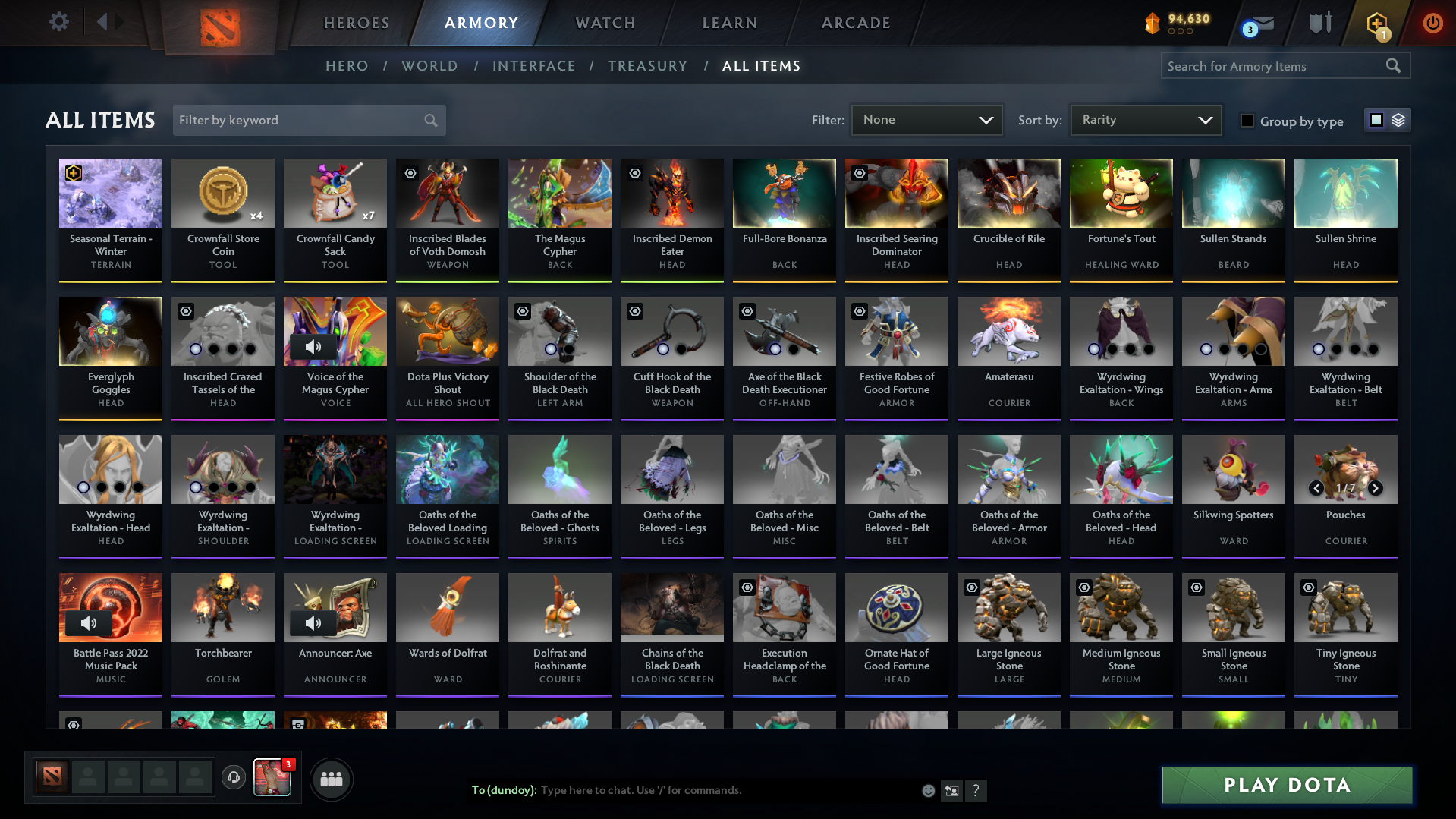
Task: Click the keyword filter search magnifier
Action: [x=429, y=120]
